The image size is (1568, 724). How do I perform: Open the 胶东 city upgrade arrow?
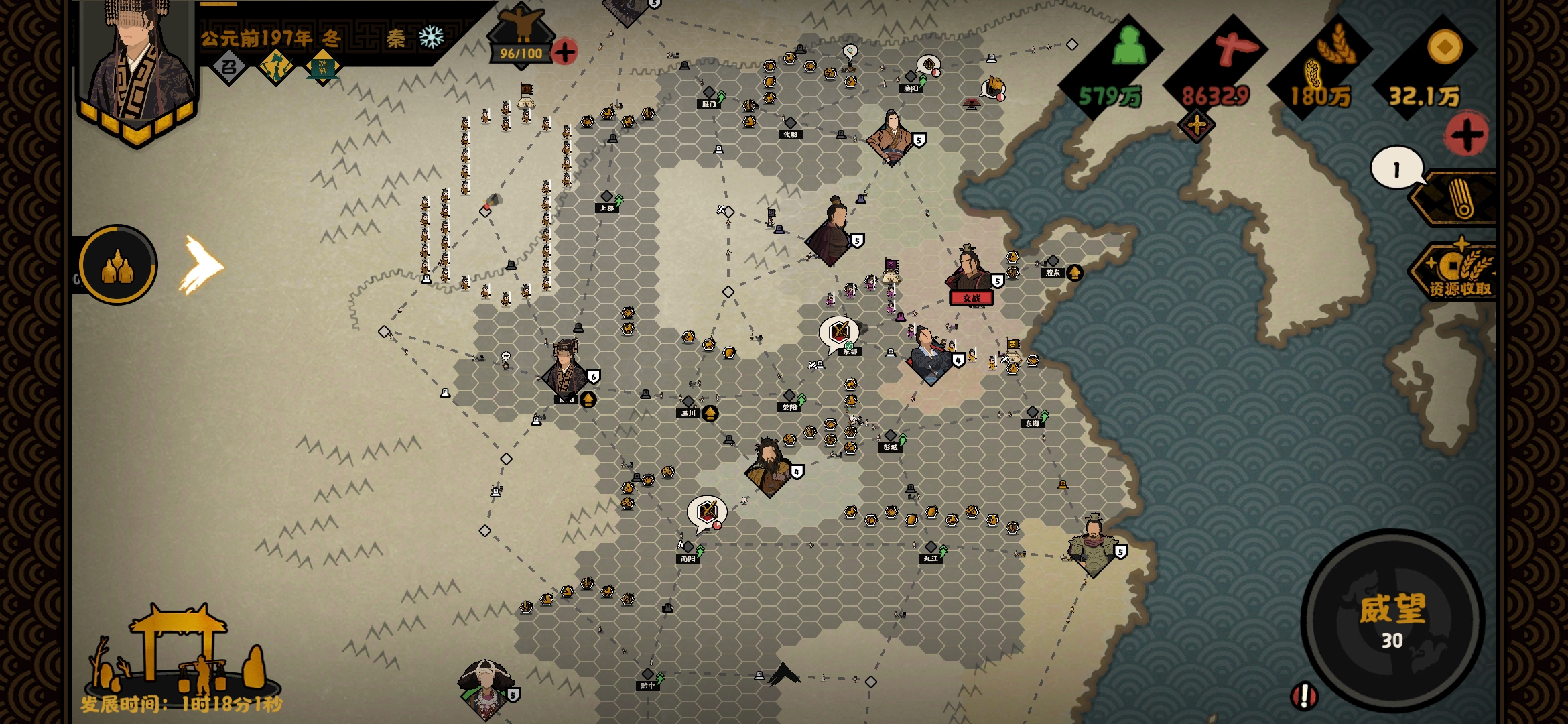coord(1074,273)
